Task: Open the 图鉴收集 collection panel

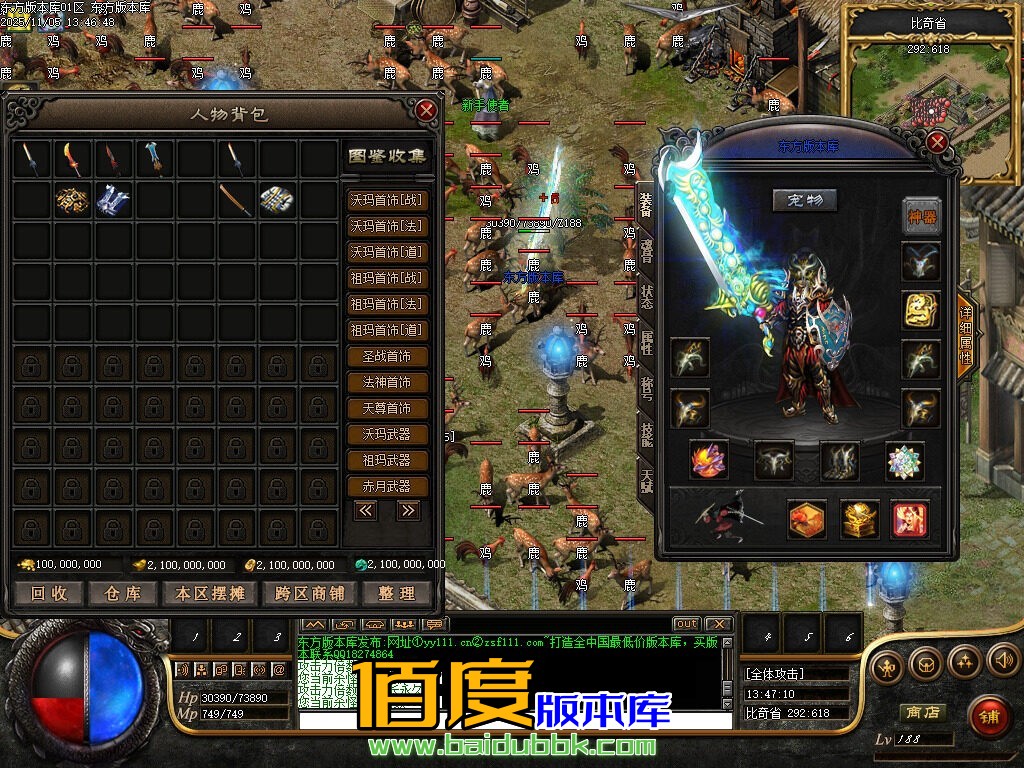Action: coord(387,156)
